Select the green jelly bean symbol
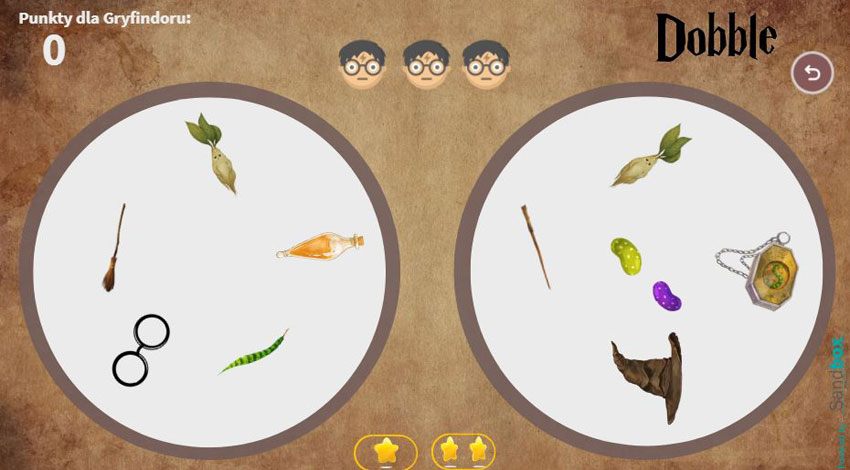The image size is (850, 470). pyautogui.click(x=626, y=257)
